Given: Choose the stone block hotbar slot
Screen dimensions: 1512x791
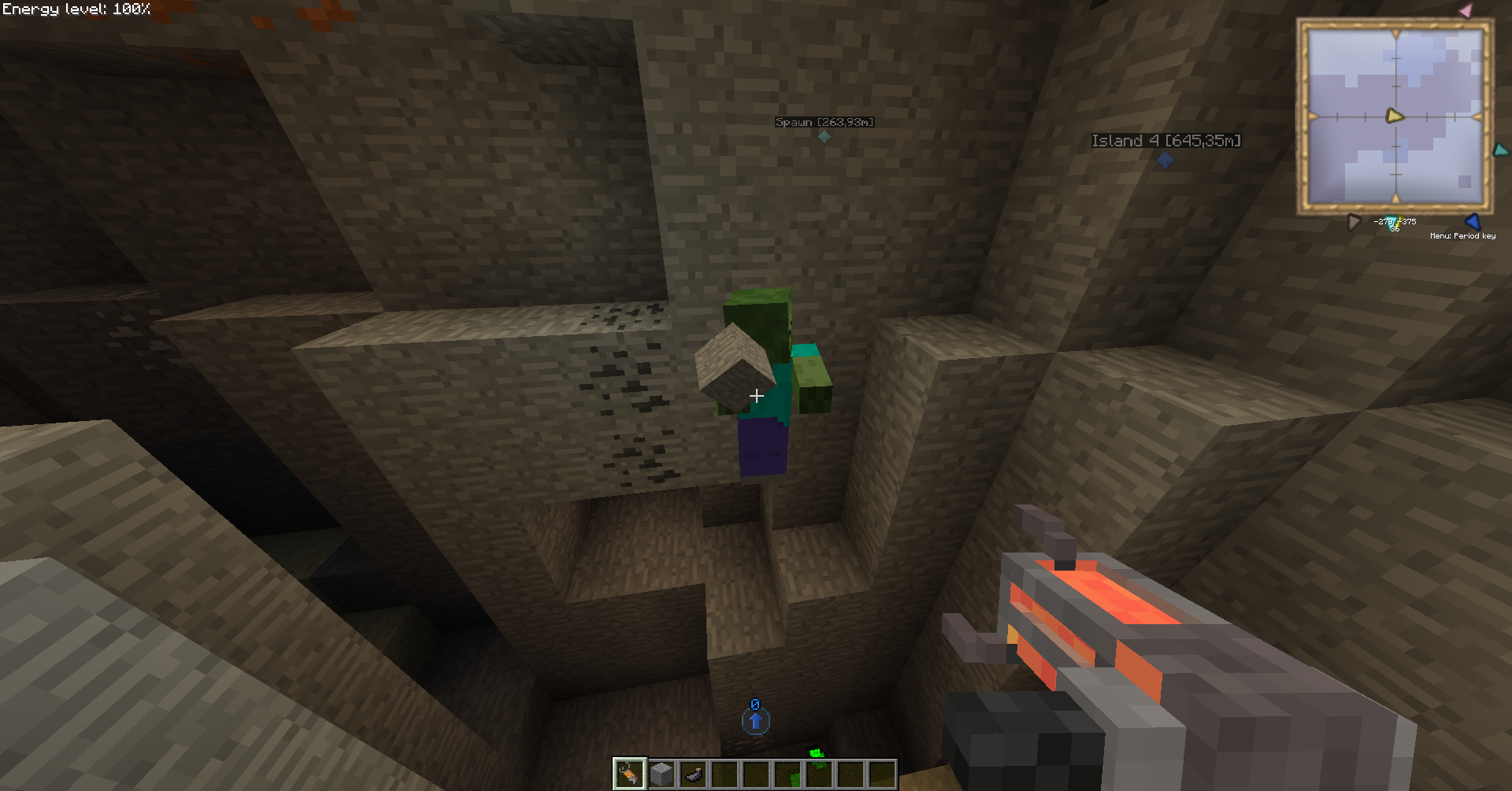Looking at the screenshot, I should 661,774.
